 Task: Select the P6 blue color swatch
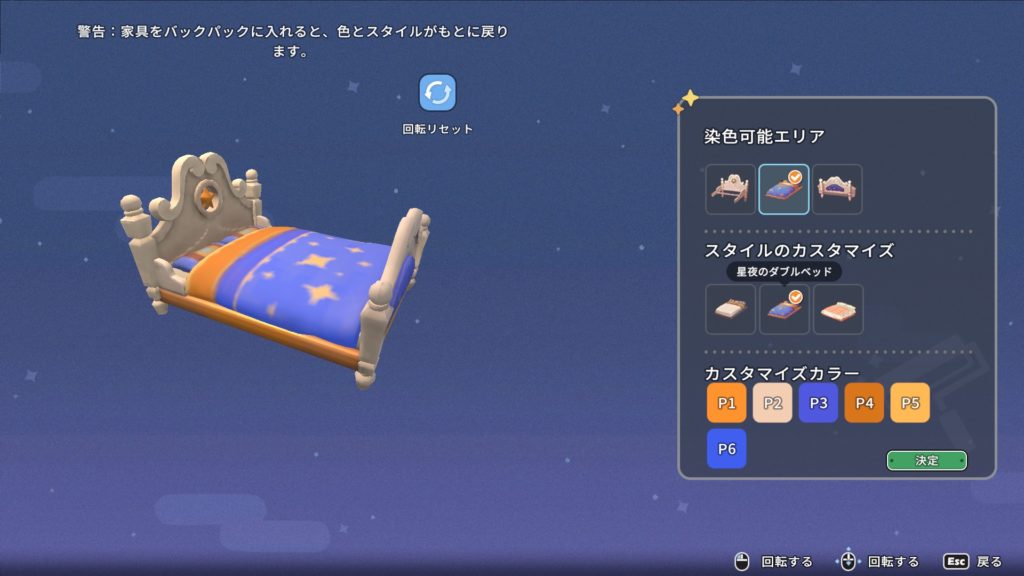pos(726,449)
